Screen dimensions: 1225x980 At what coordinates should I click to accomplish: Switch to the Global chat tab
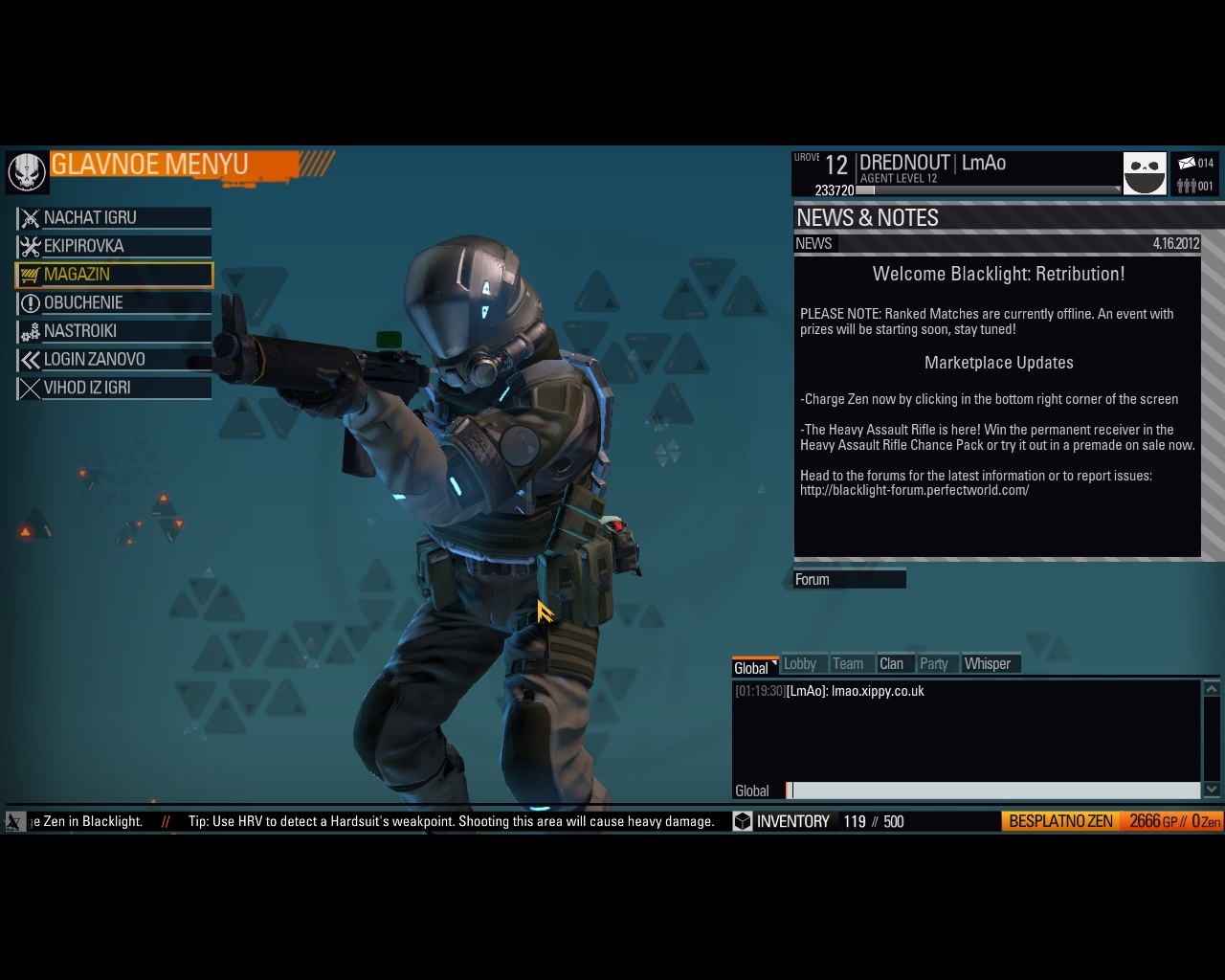[x=754, y=667]
